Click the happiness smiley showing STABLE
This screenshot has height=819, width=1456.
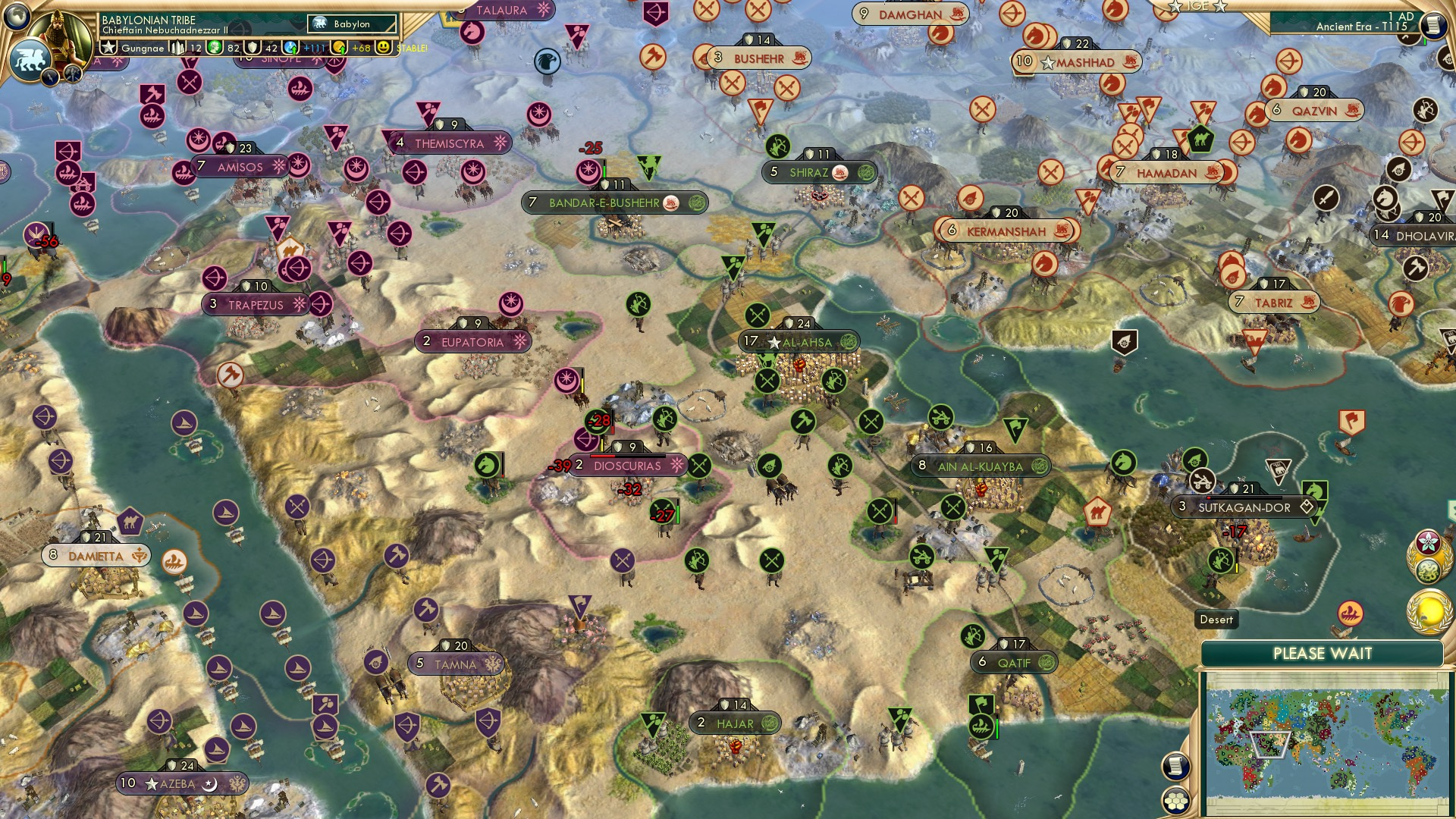pyautogui.click(x=384, y=48)
